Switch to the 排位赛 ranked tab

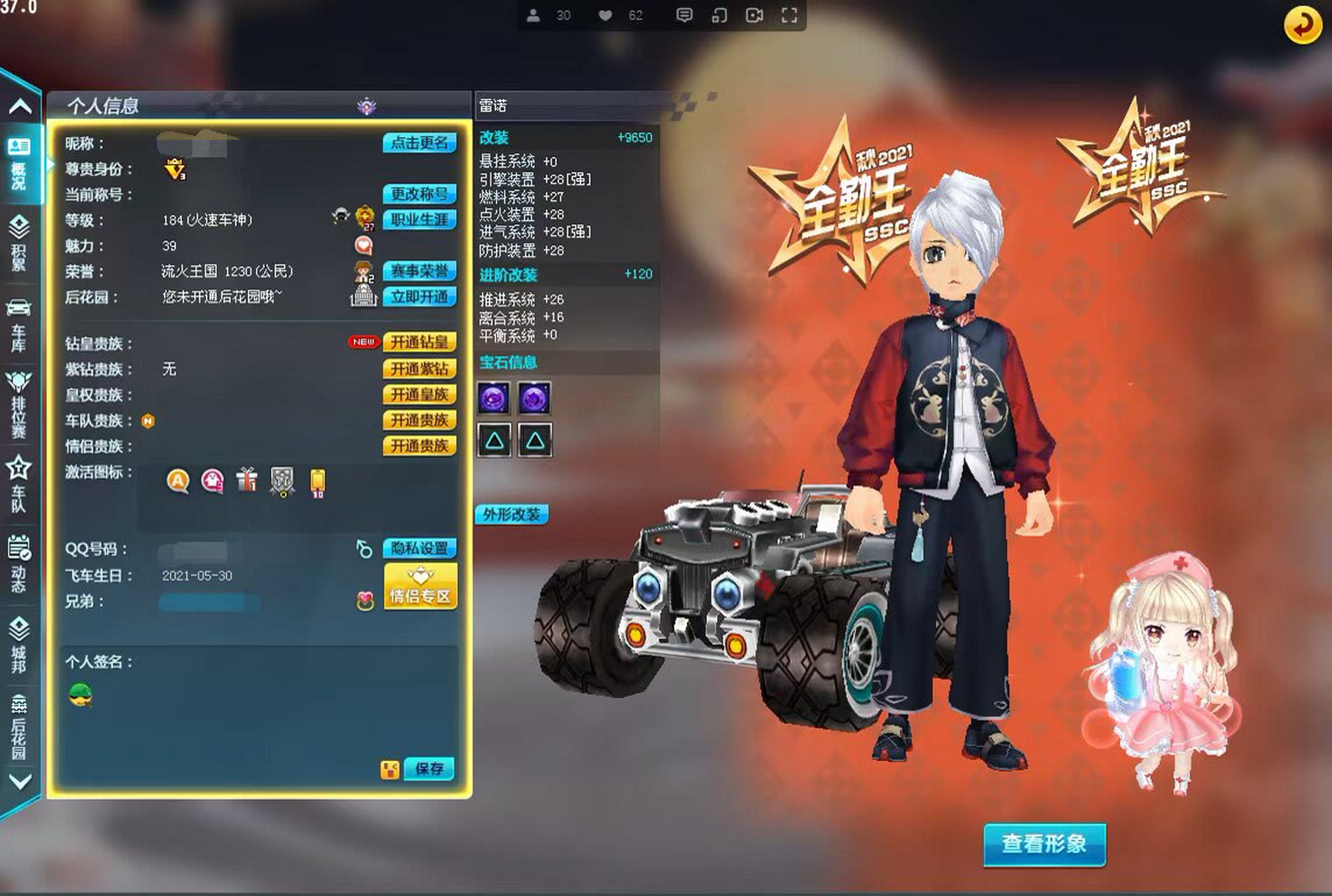coord(19,406)
